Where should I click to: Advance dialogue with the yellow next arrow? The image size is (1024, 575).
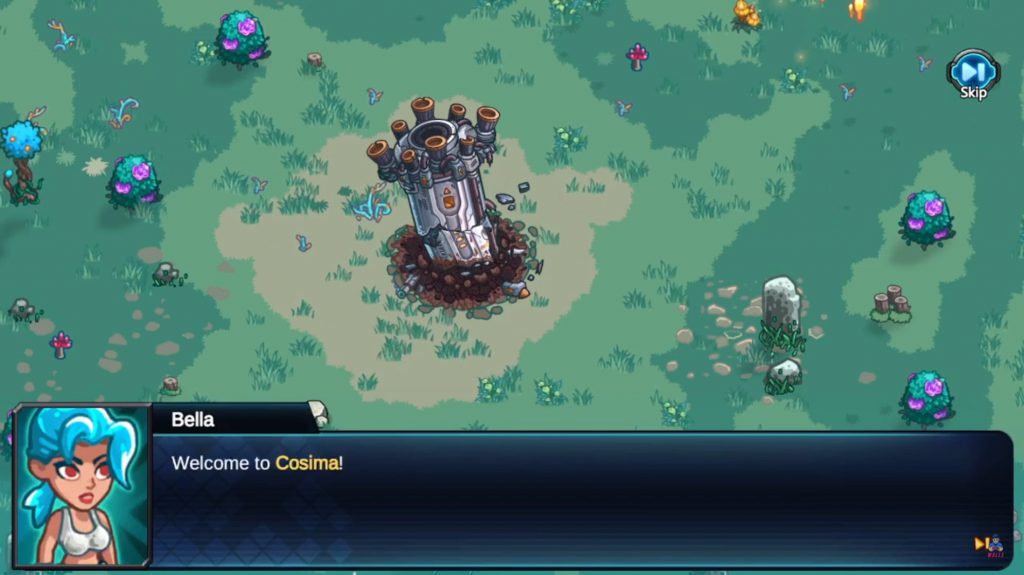click(981, 544)
